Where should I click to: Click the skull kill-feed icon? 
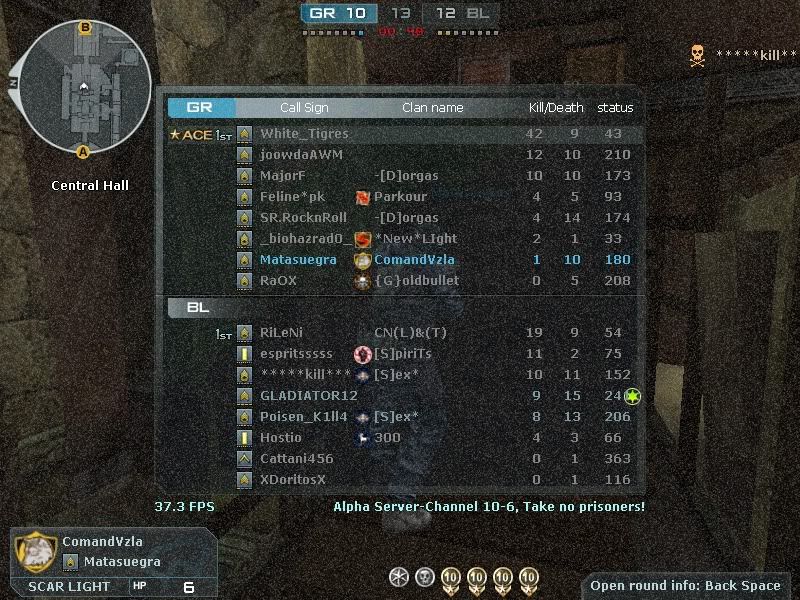click(x=697, y=56)
